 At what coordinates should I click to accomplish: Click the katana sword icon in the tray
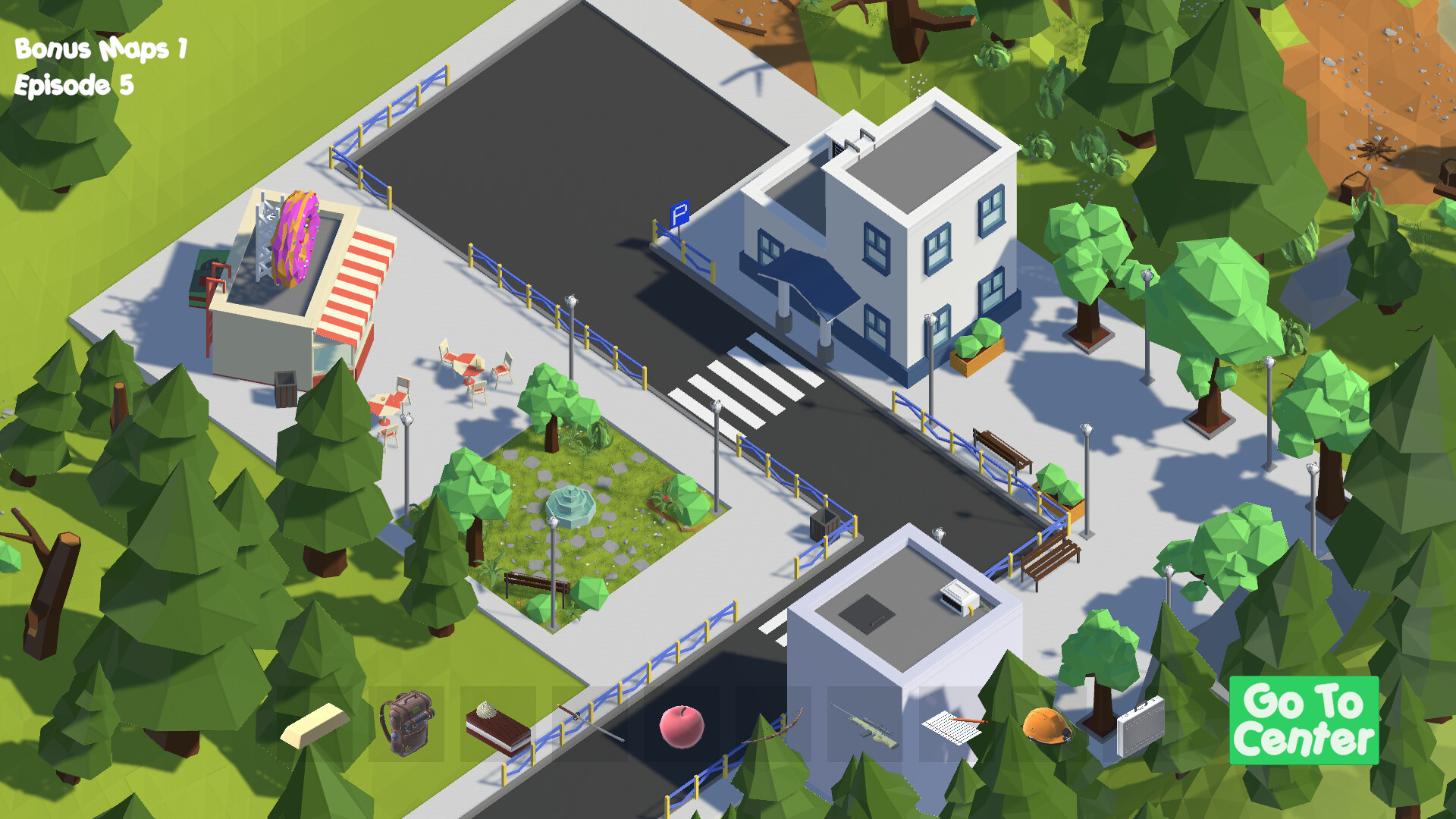[591, 724]
